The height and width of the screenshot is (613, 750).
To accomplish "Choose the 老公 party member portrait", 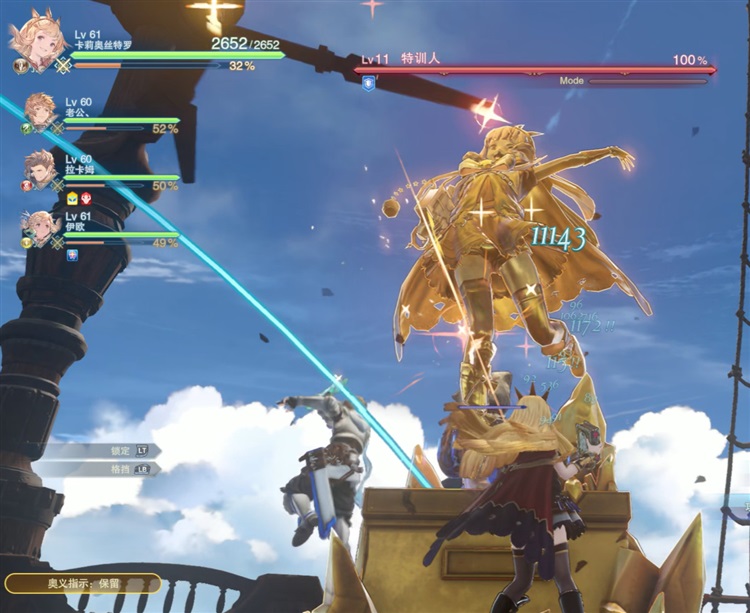I will 41,111.
